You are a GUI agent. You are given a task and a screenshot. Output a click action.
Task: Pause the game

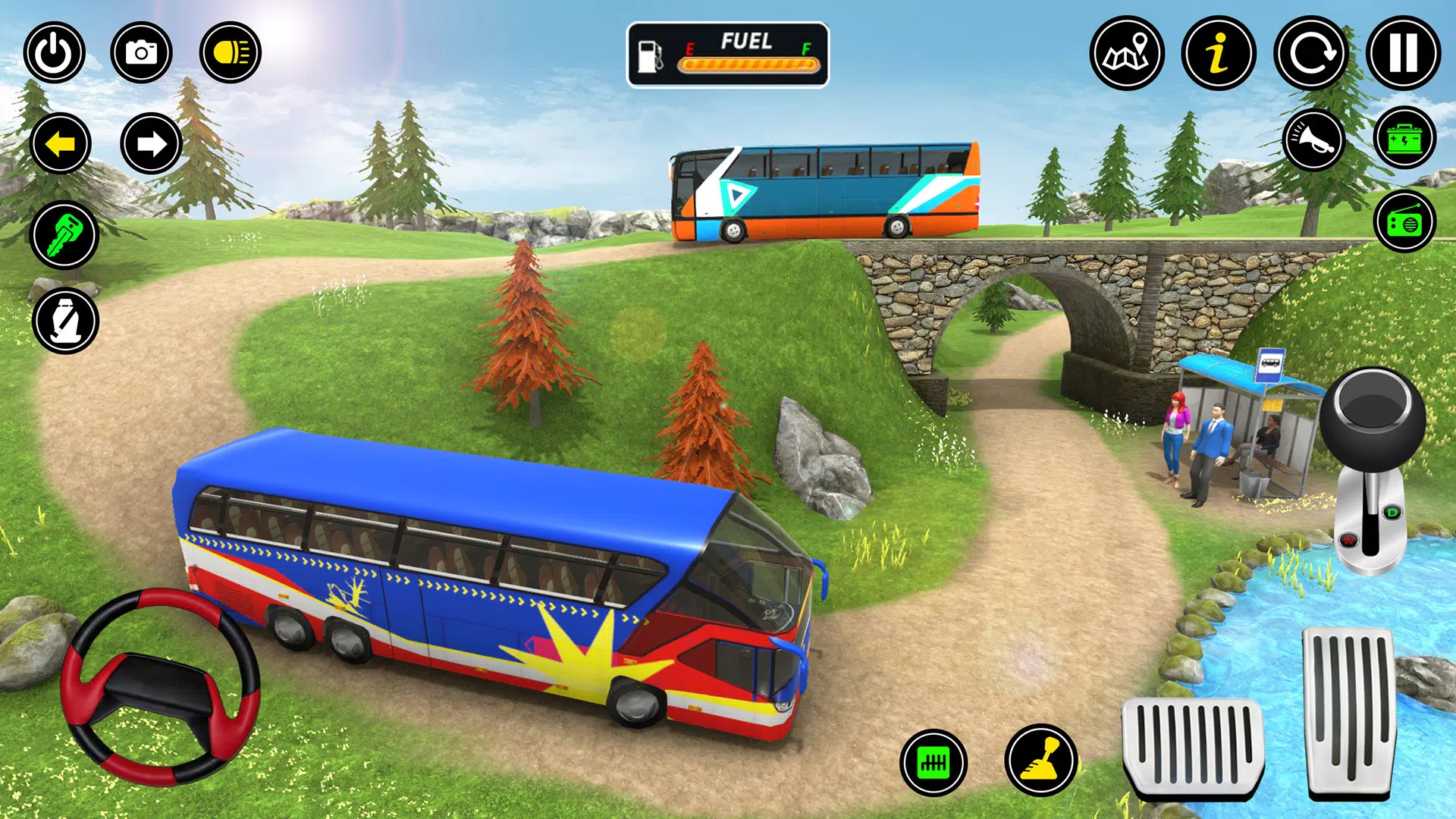(x=1403, y=54)
